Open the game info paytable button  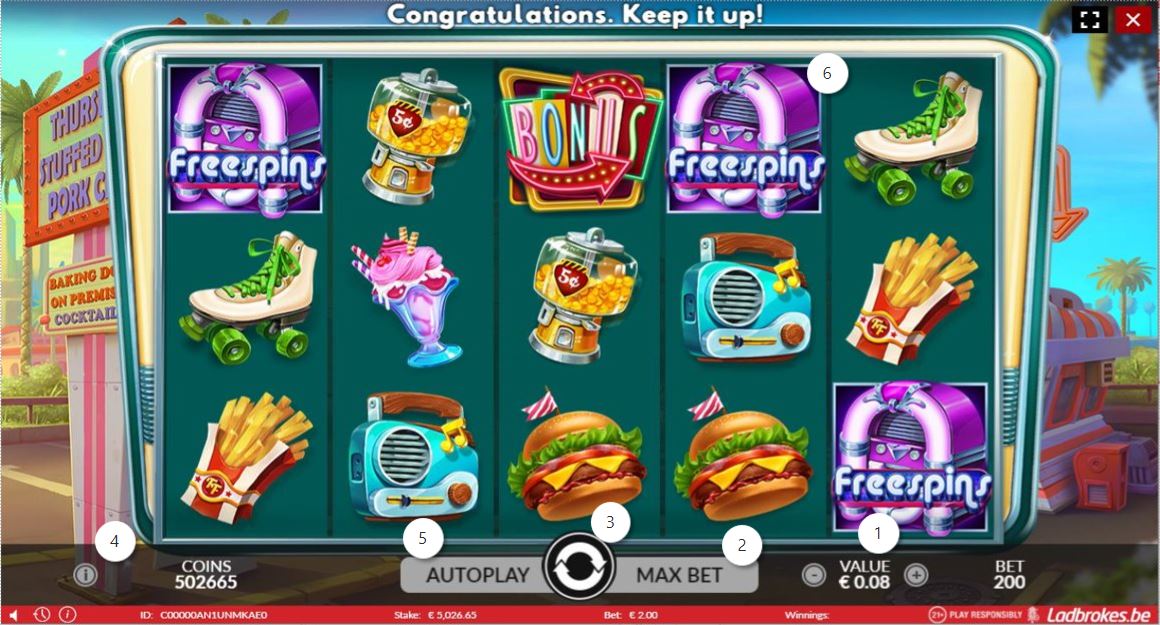click(85, 575)
